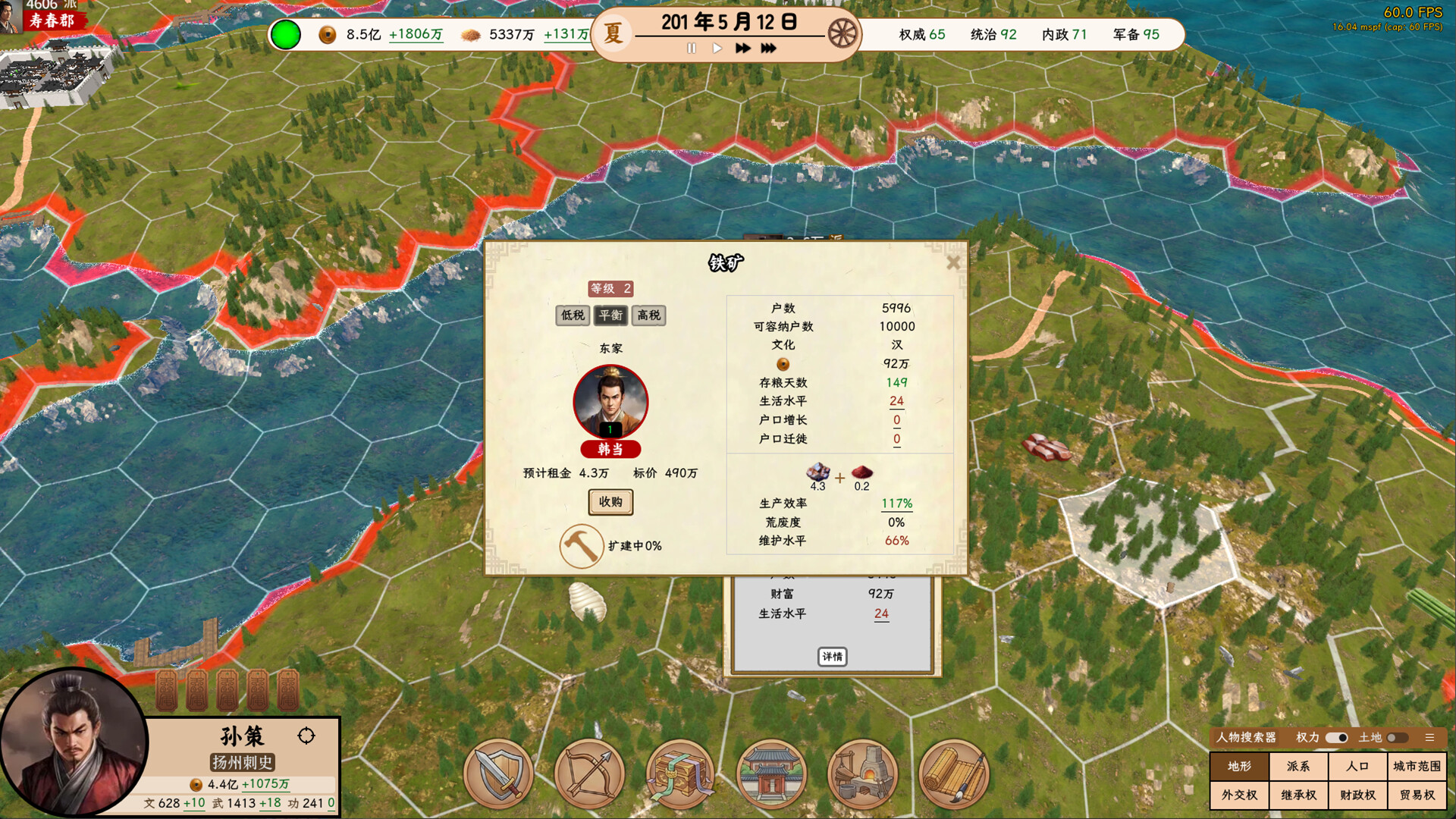Enable the 土地 toggle
The width and height of the screenshot is (1456, 819).
click(1398, 736)
